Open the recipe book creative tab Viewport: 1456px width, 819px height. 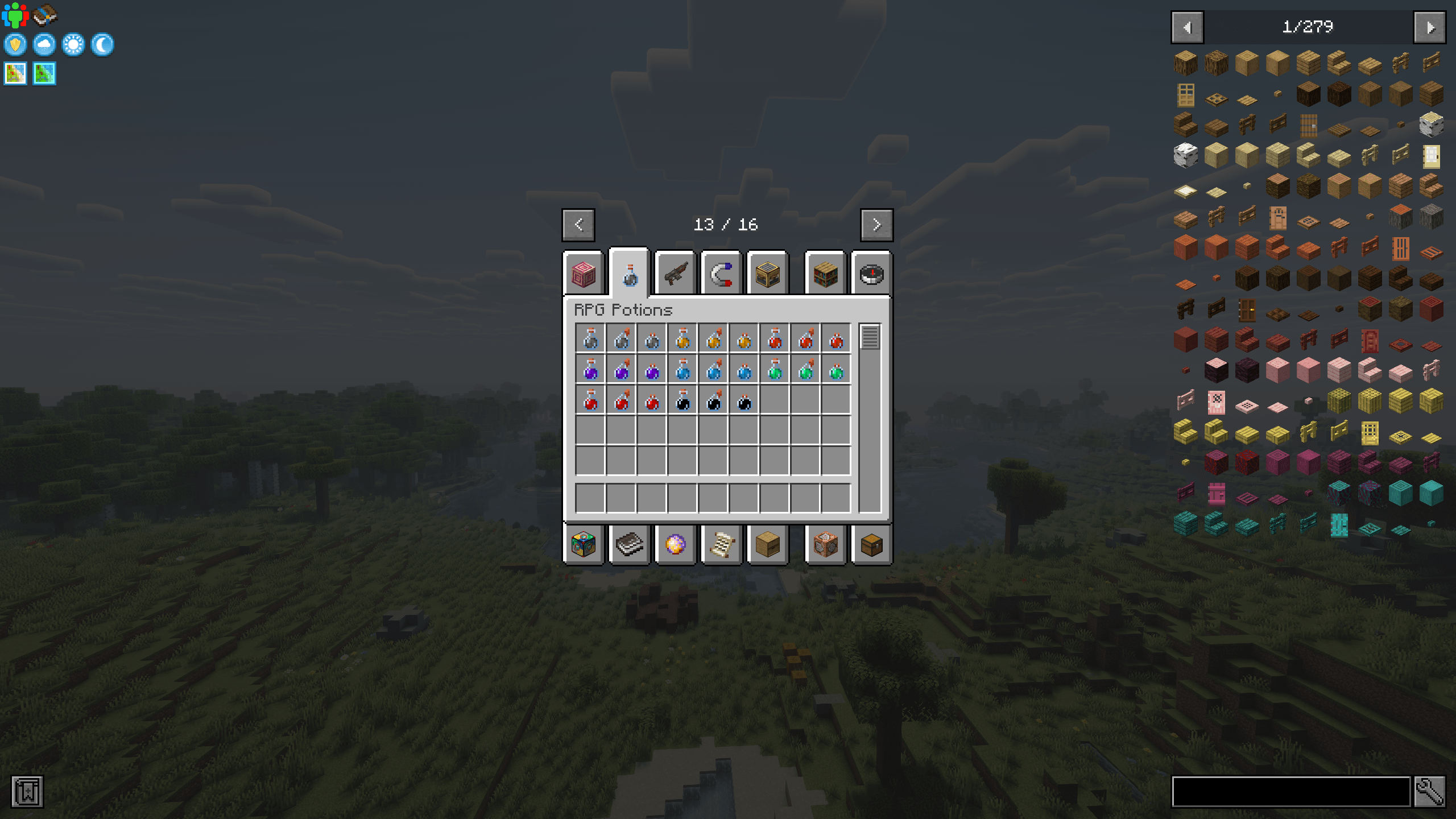point(629,544)
